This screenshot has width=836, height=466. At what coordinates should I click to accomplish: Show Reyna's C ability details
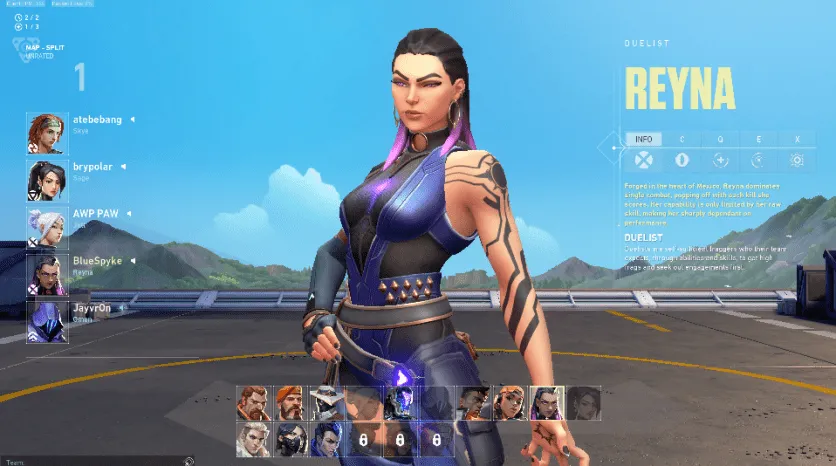[682, 139]
